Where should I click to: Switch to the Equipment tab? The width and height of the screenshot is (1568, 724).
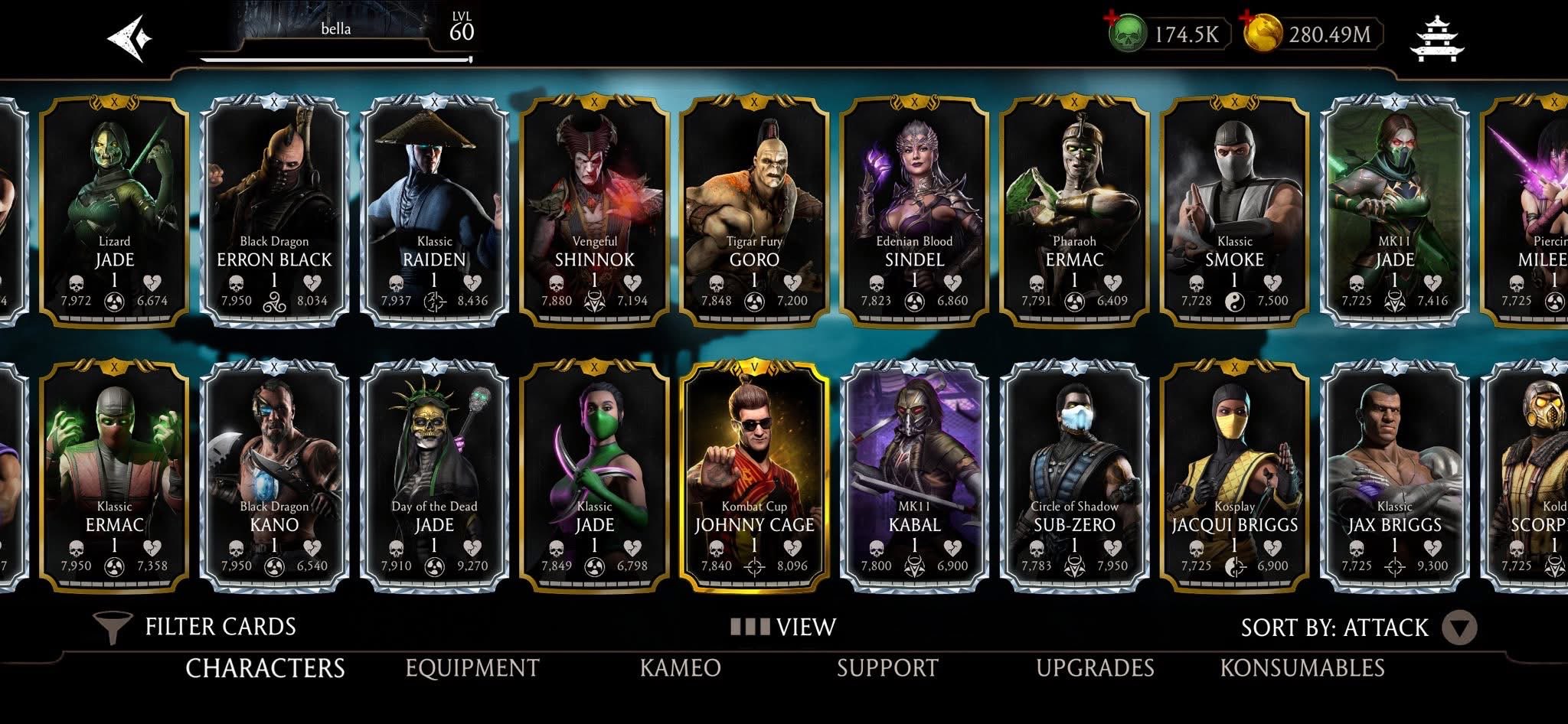(x=472, y=668)
